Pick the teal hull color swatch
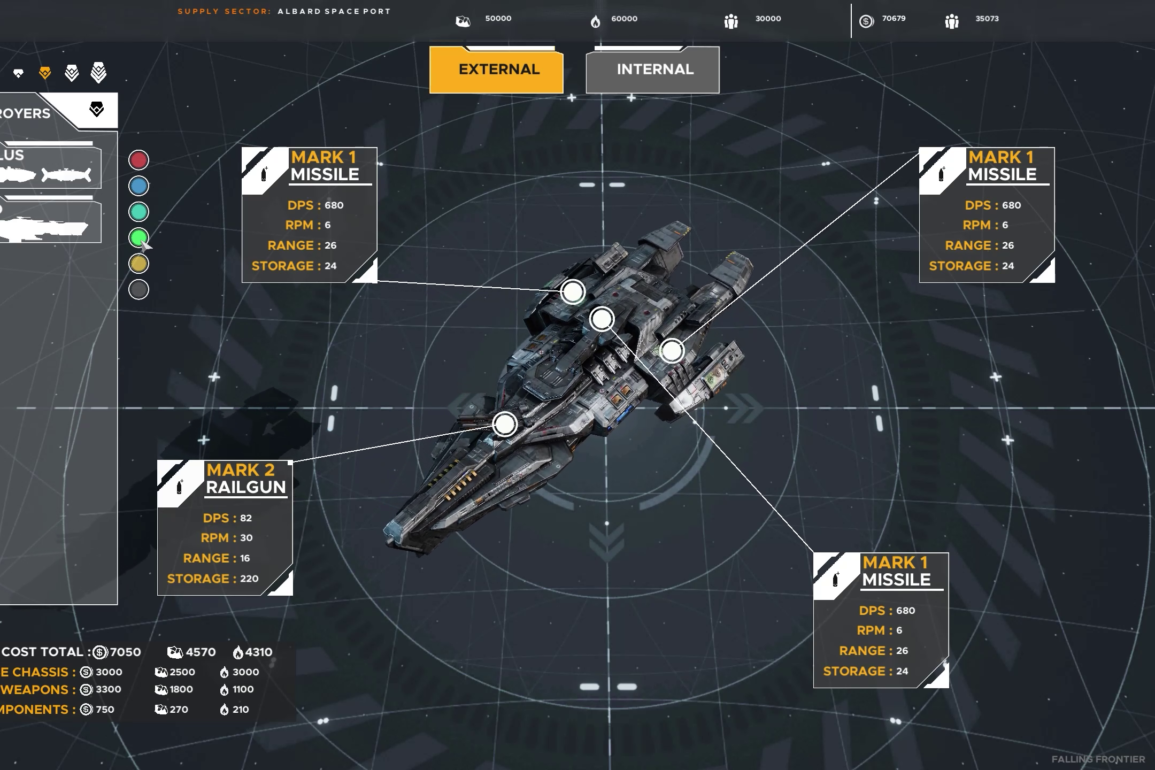 pos(139,212)
